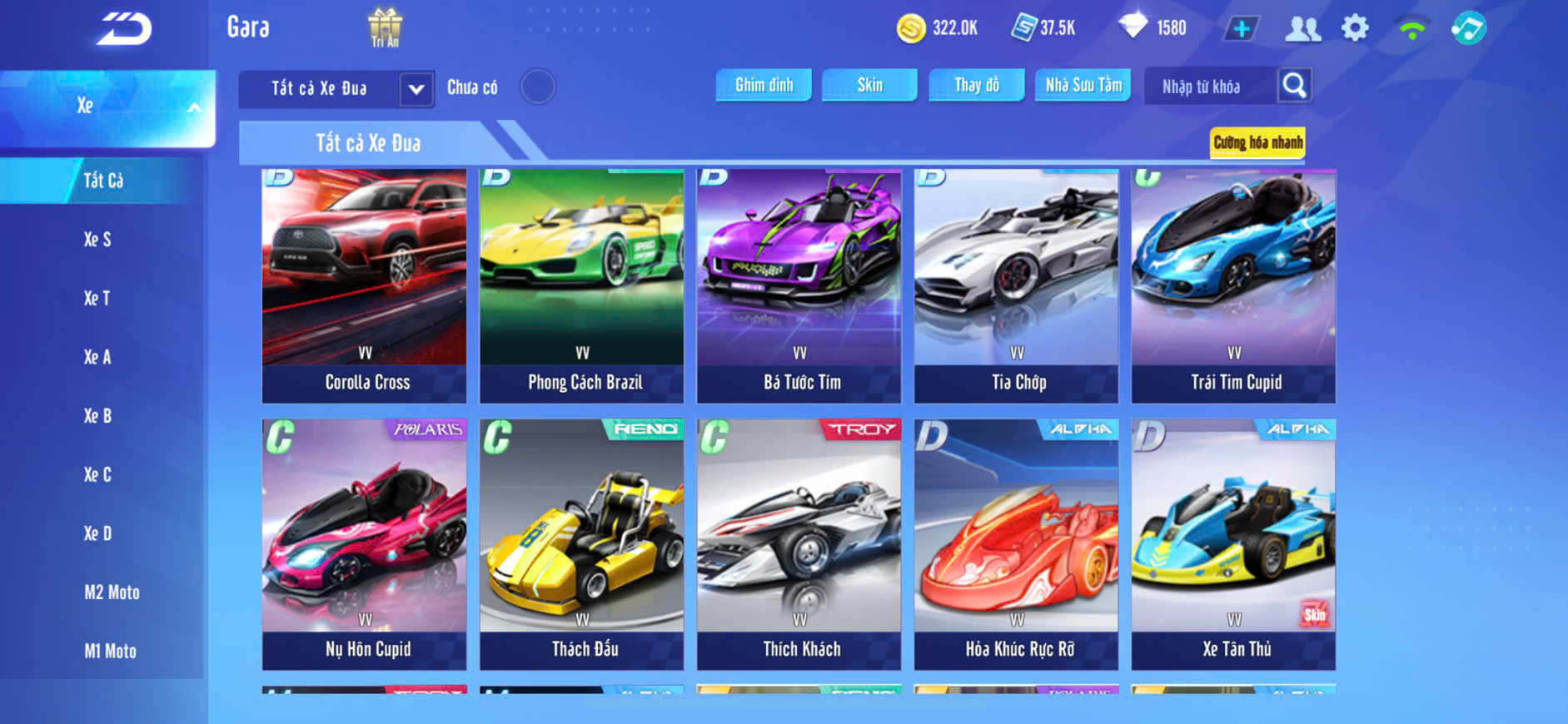This screenshot has height=724, width=1568.
Task: Open Nhà Sưu Tầm collection
Action: pos(1083,85)
